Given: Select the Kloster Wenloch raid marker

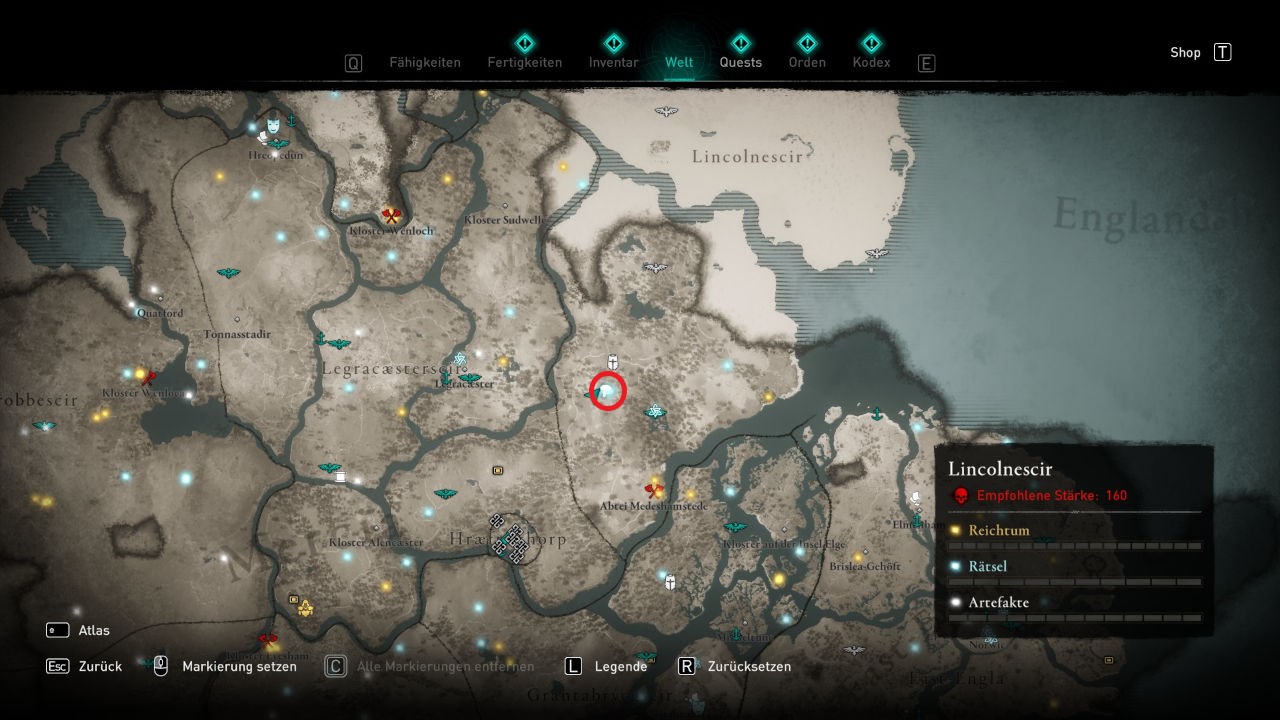Looking at the screenshot, I should (x=391, y=215).
